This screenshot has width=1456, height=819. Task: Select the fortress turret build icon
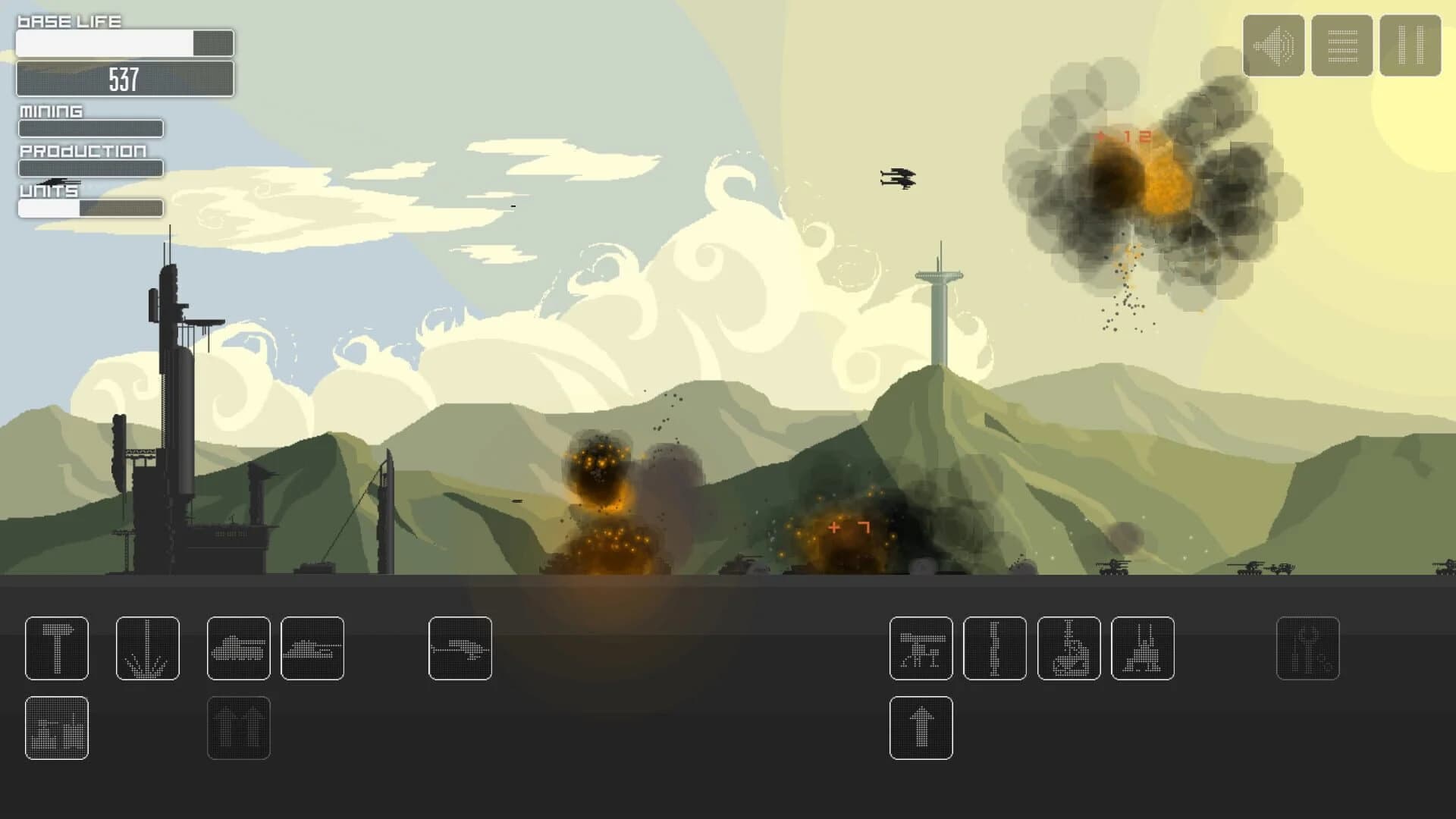1143,650
